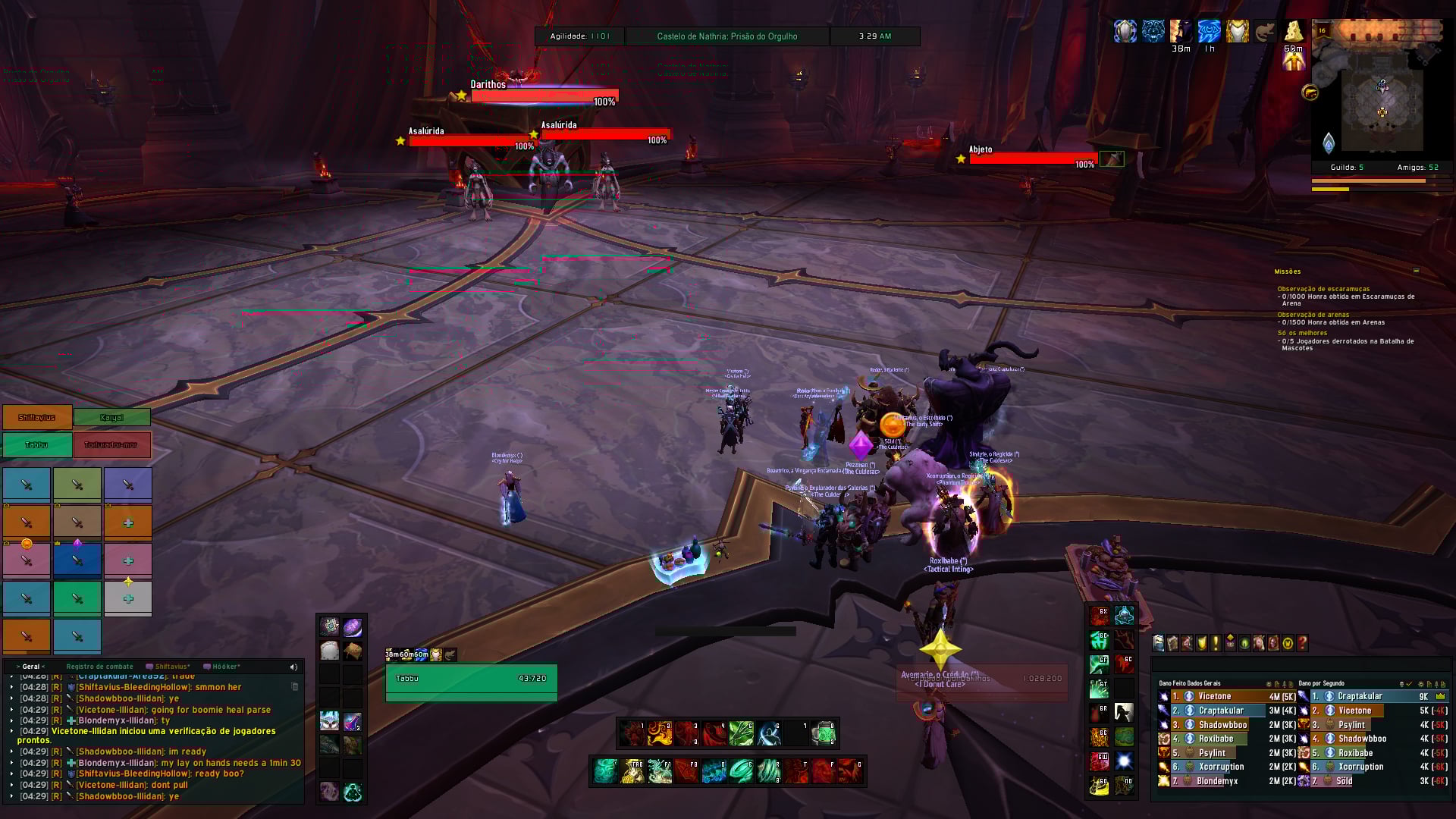Image resolution: width=1456 pixels, height=819 pixels.
Task: Select the Kaiyol raid frame
Action: pyautogui.click(x=112, y=417)
